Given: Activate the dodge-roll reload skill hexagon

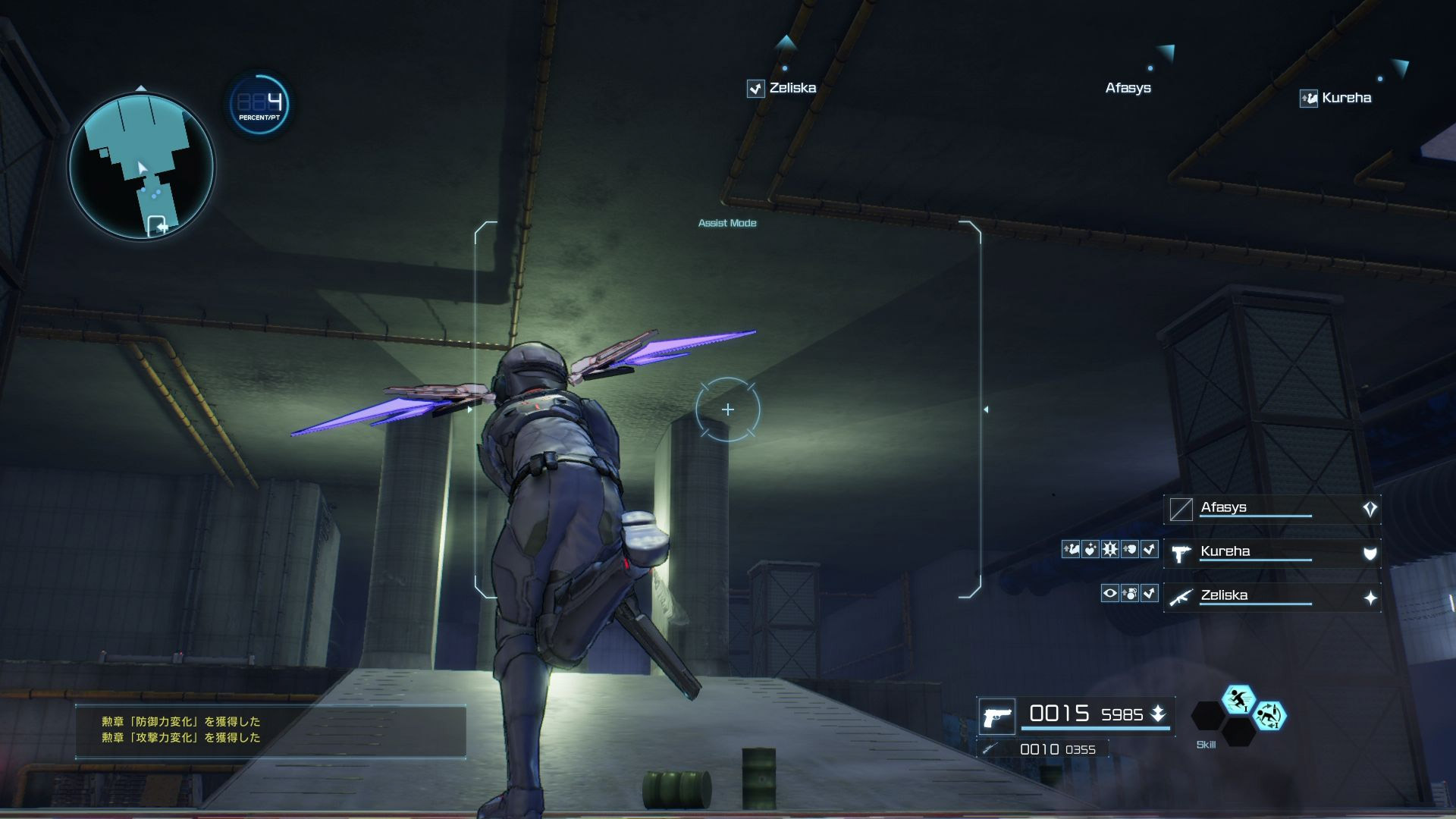Looking at the screenshot, I should (1269, 715).
